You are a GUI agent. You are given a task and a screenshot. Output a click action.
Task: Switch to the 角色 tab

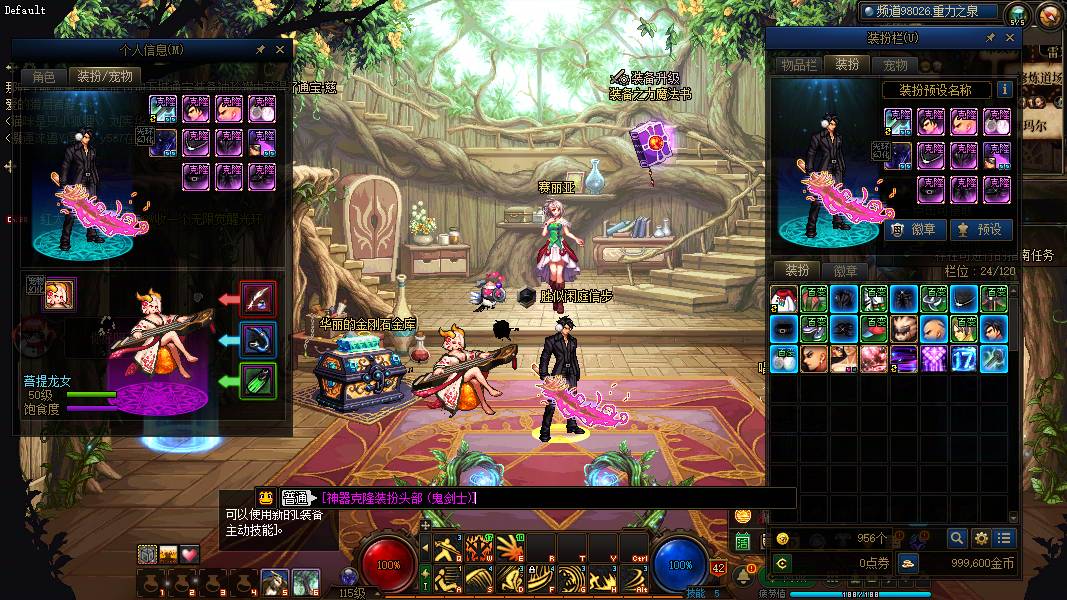[44, 76]
